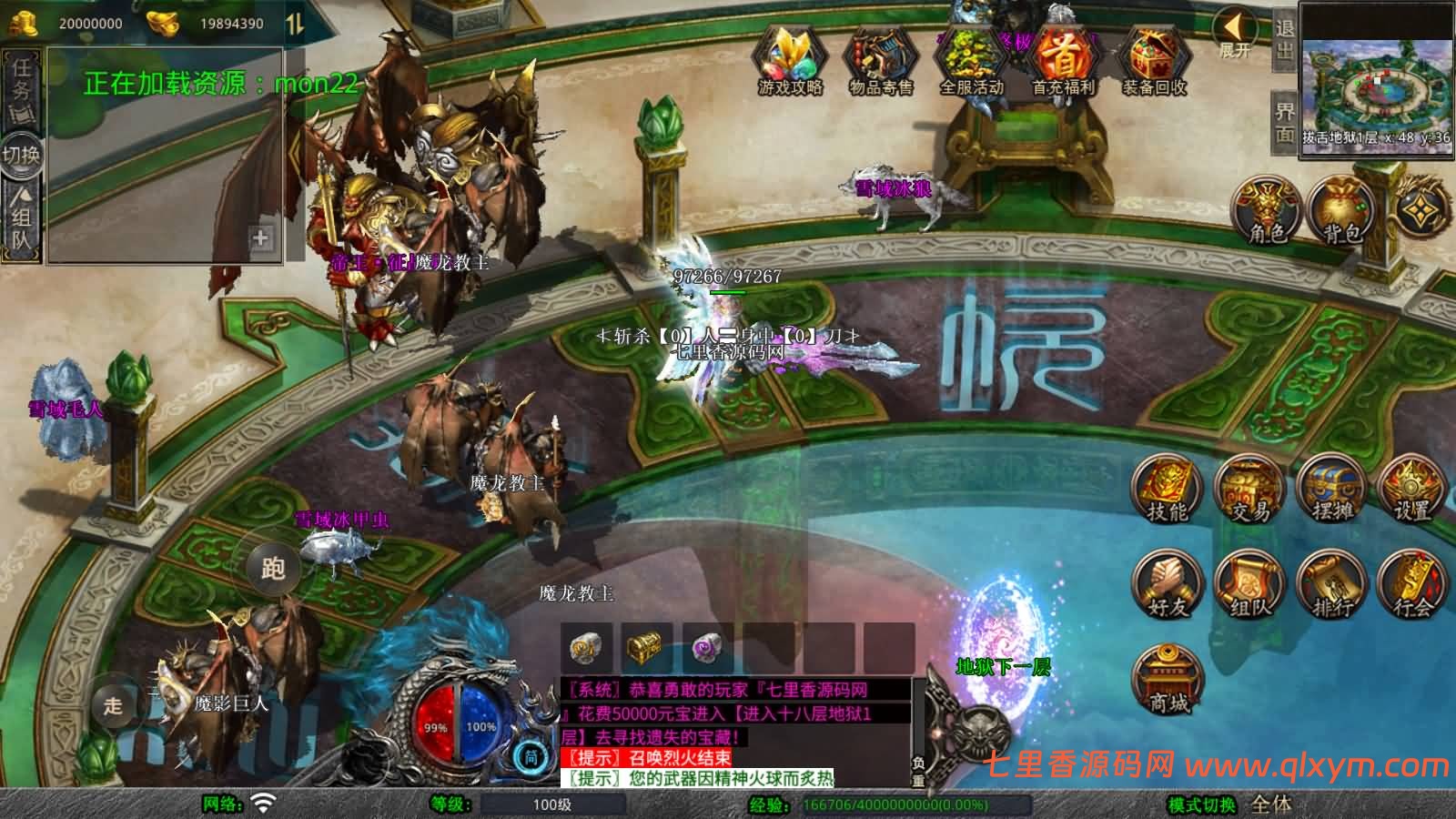Visit the 商城 shop
The image size is (1456, 819).
(1168, 681)
